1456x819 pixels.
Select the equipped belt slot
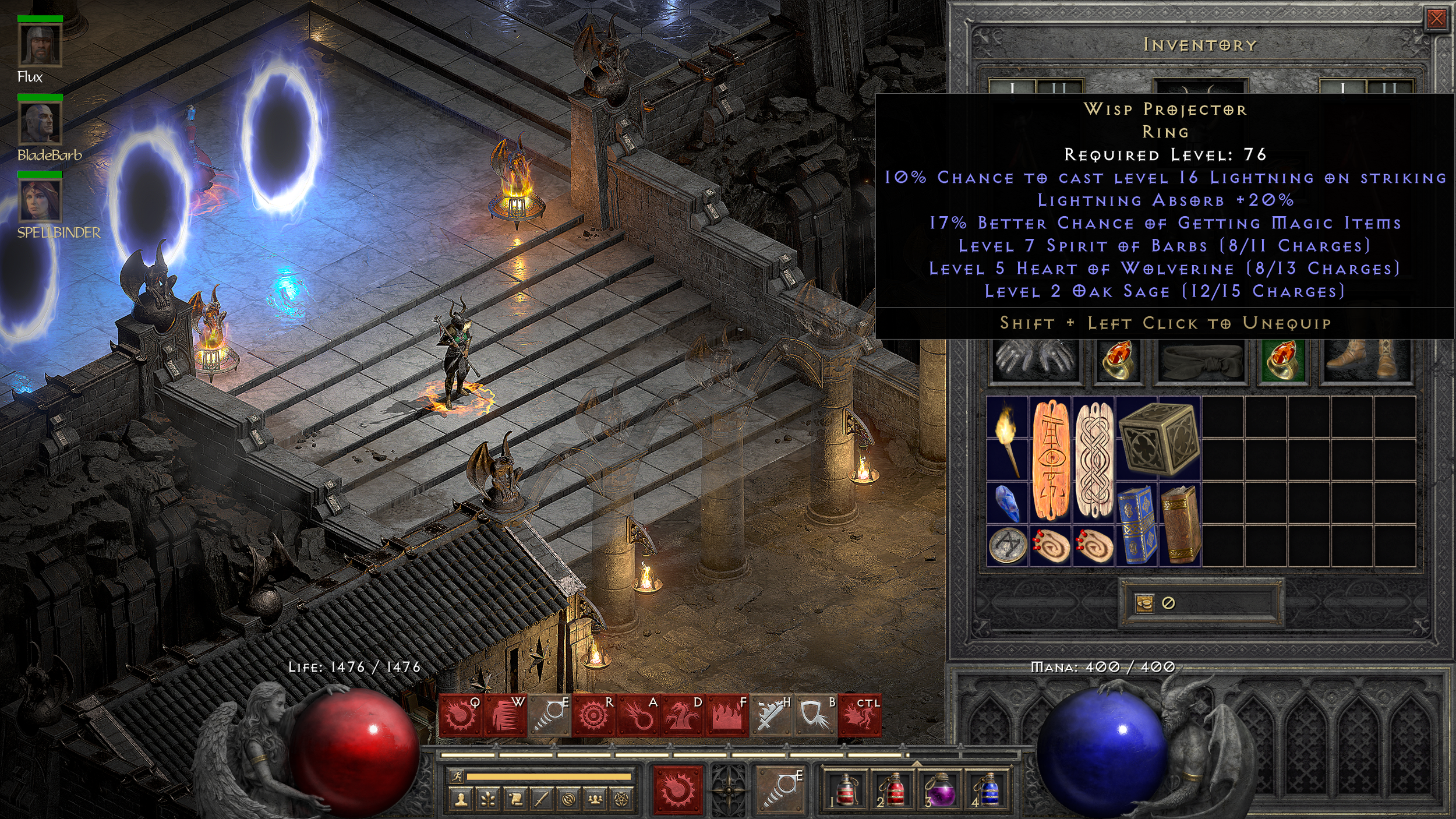coord(1201,361)
